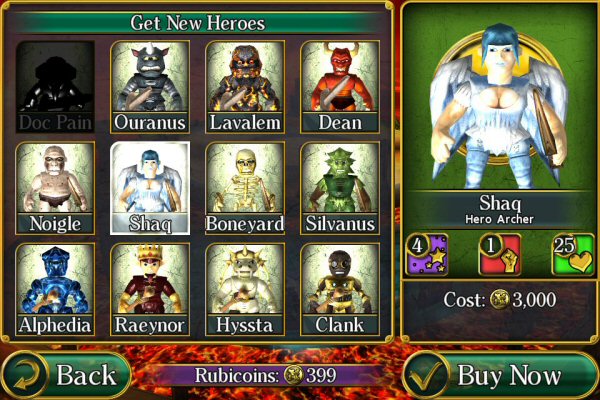Select the Raeynor hero tile
The image size is (600, 400).
tap(150, 289)
